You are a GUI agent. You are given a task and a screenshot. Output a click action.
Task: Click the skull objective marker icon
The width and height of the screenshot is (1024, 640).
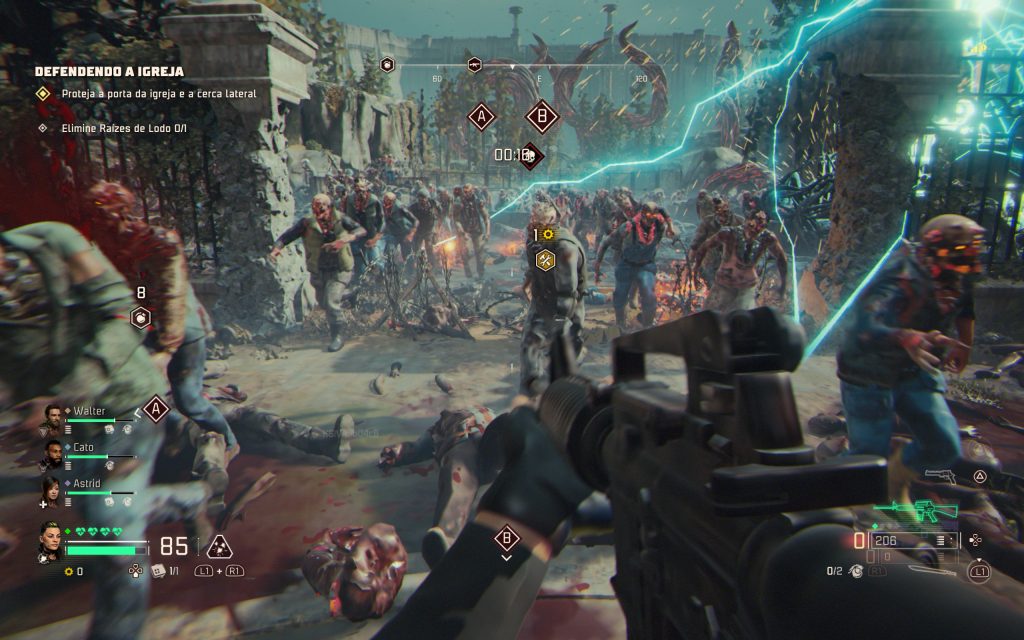tap(532, 155)
